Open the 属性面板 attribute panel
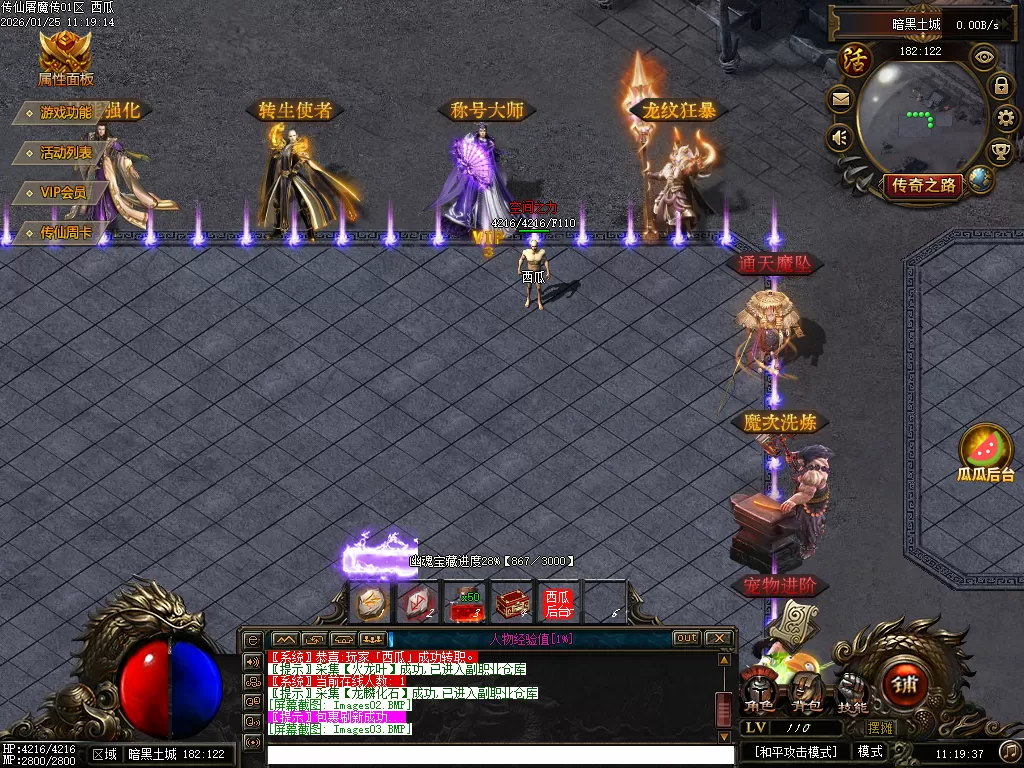 pyautogui.click(x=65, y=56)
